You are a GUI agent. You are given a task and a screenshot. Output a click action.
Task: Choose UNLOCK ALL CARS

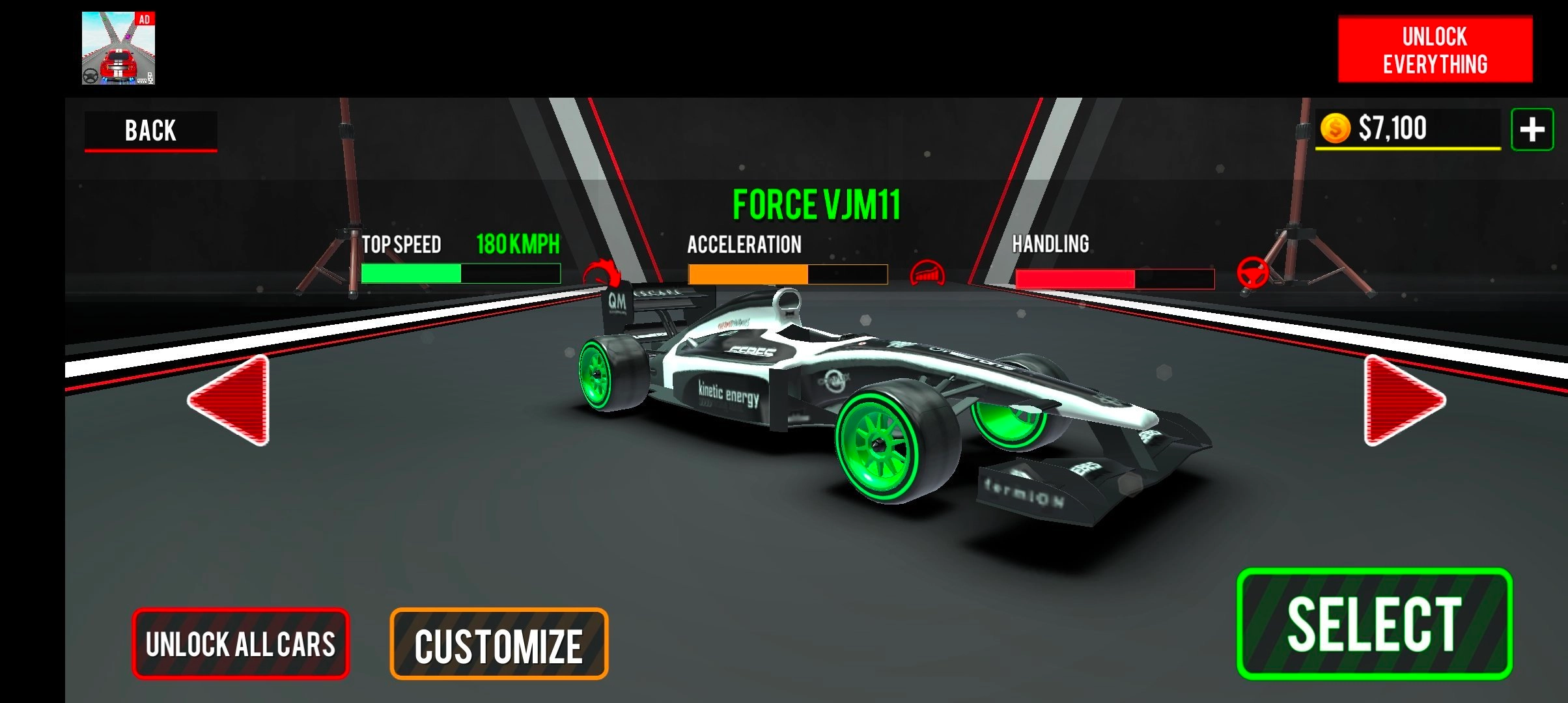coord(240,644)
